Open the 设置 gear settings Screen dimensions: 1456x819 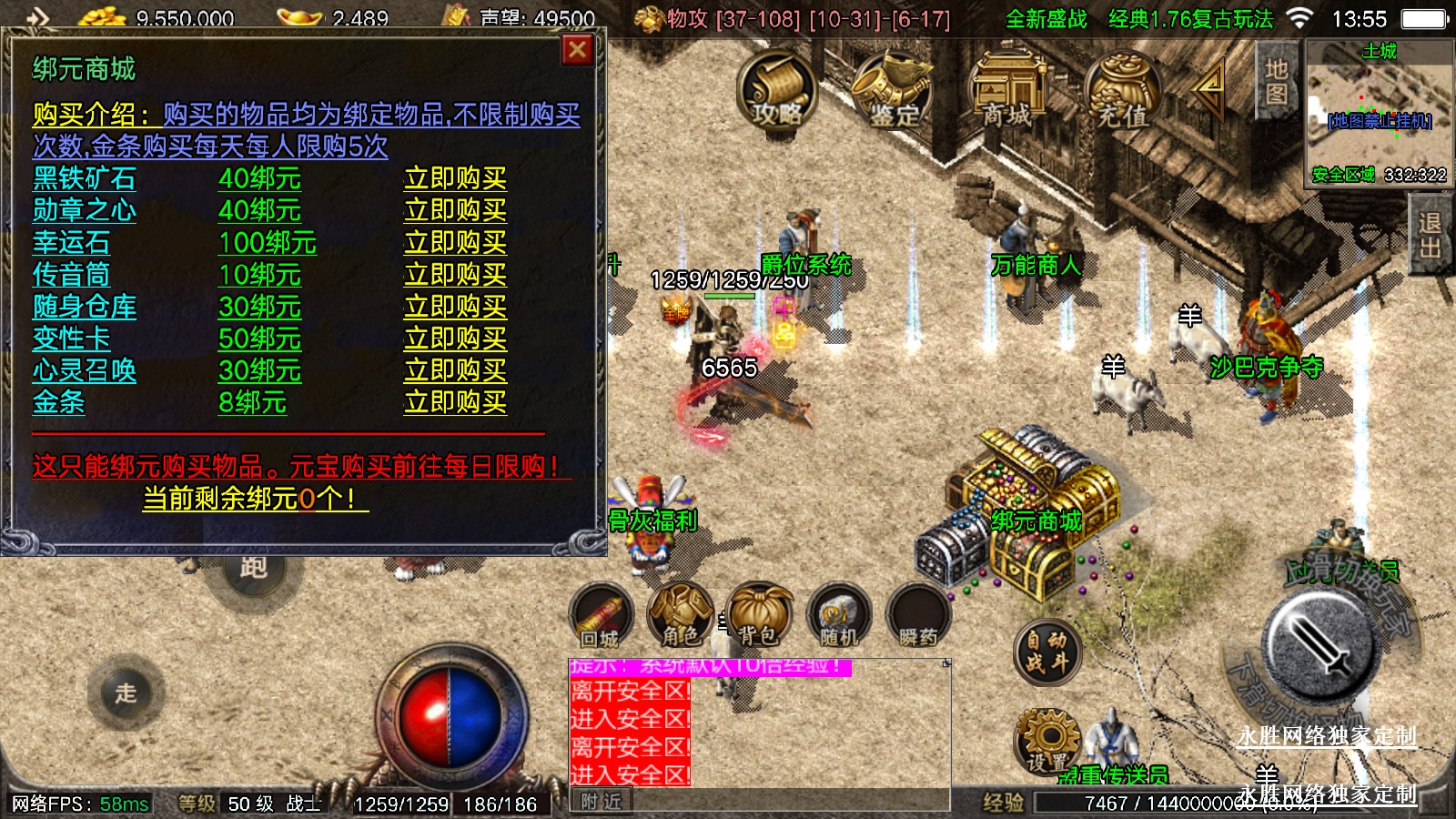click(x=1047, y=742)
